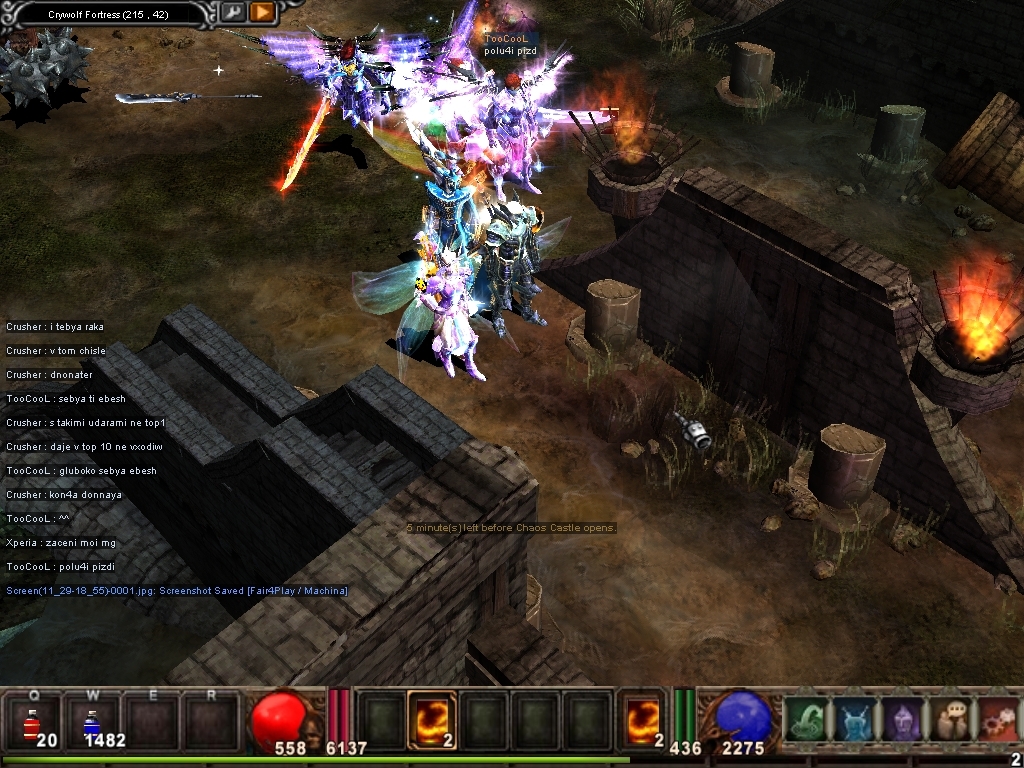Open the blue horned figure menu icon

click(855, 720)
